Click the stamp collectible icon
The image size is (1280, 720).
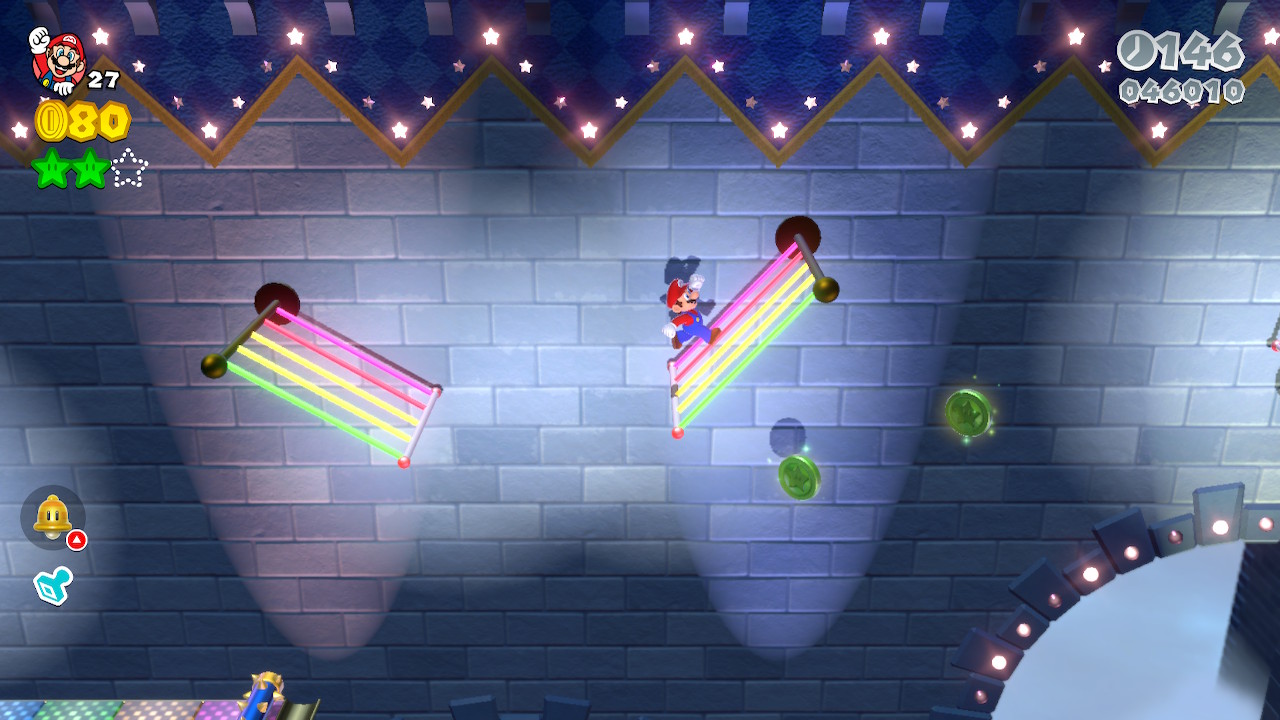pyautogui.click(x=51, y=586)
